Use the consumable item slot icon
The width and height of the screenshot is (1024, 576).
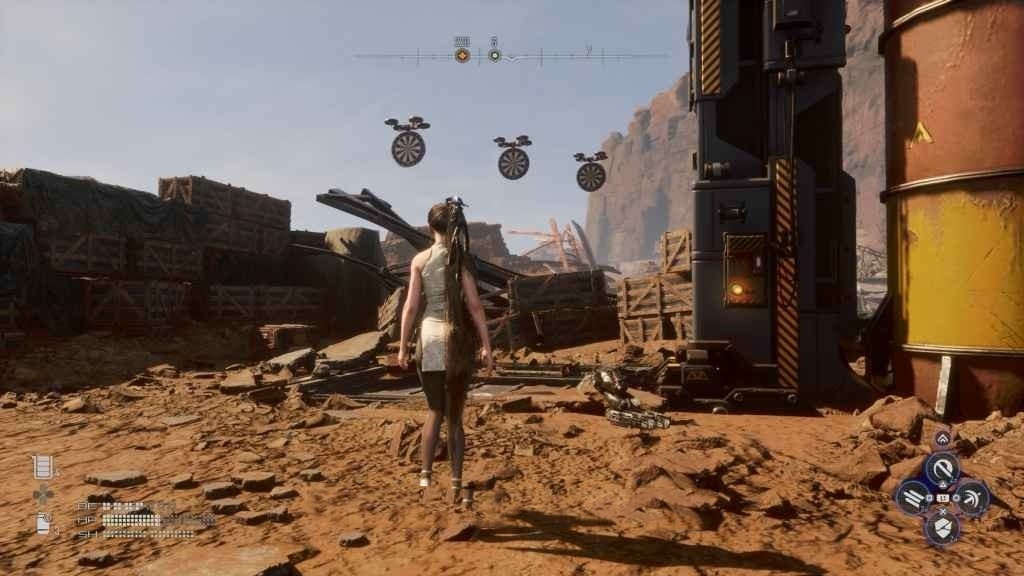coord(43,522)
